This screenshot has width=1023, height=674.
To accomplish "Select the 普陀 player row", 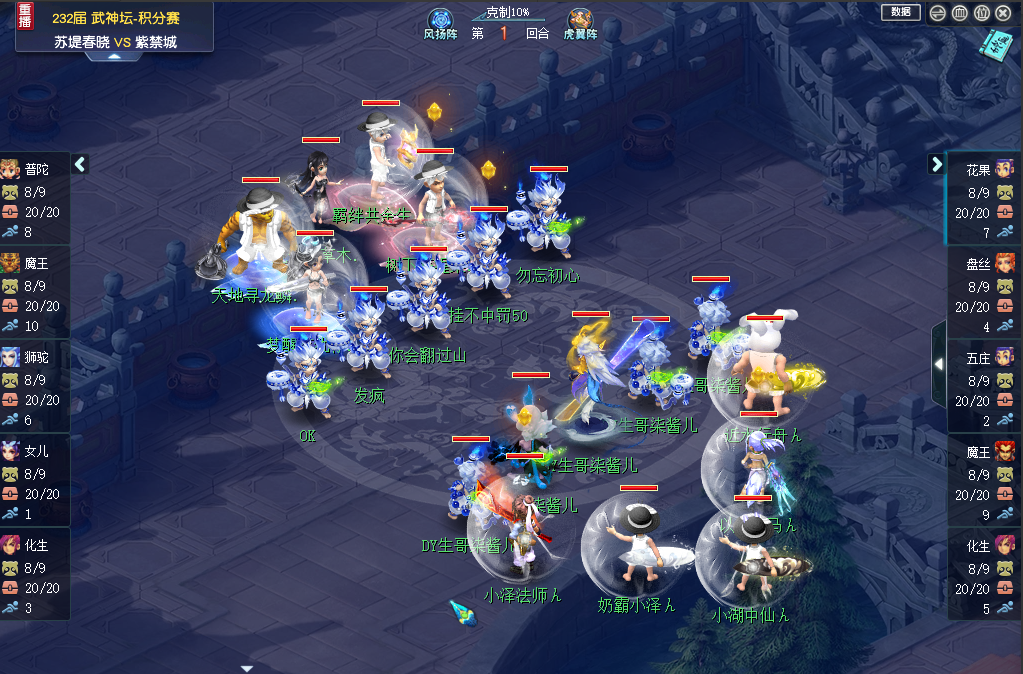I will click(x=35, y=198).
